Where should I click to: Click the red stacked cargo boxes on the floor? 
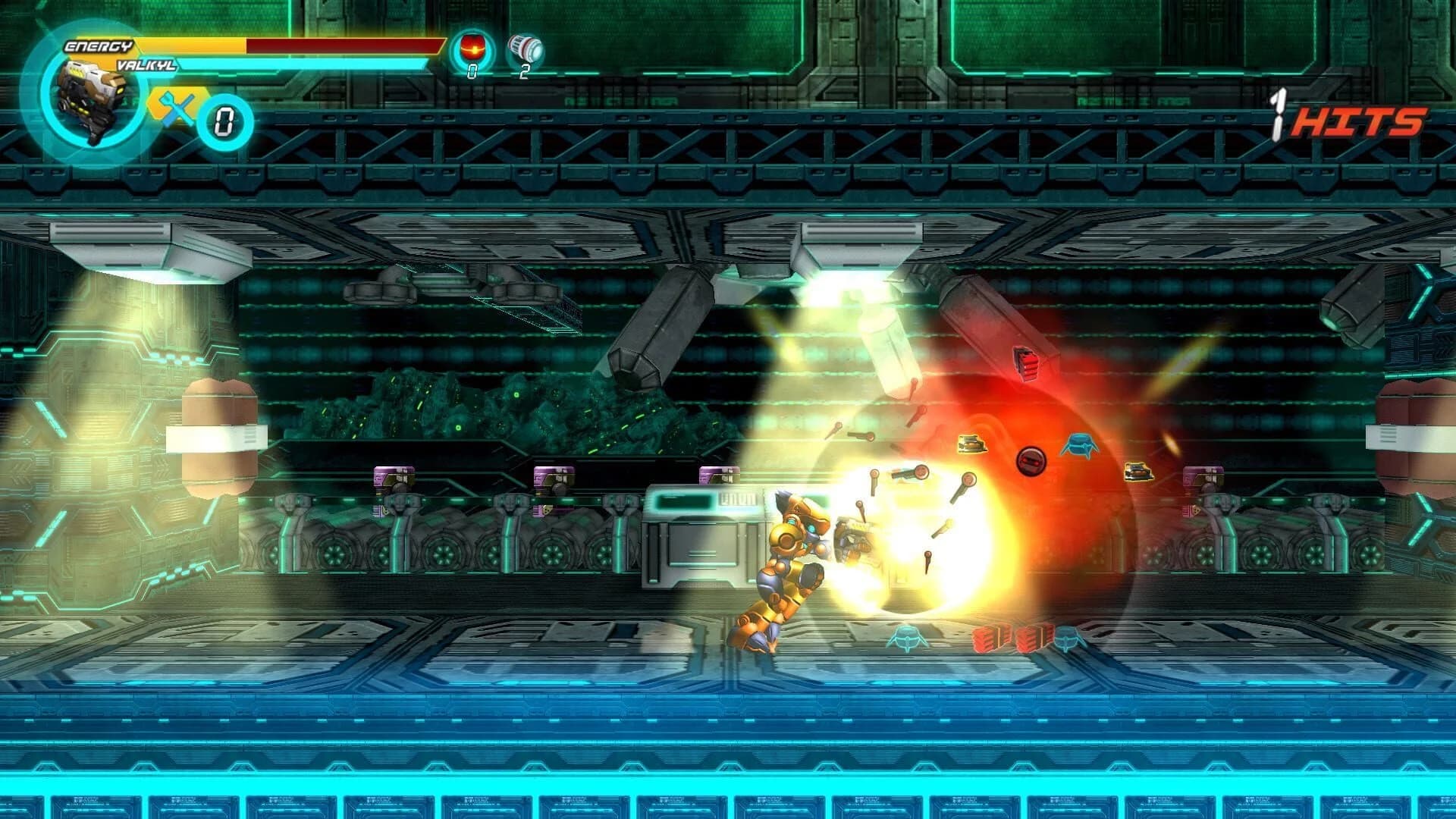click(1012, 639)
